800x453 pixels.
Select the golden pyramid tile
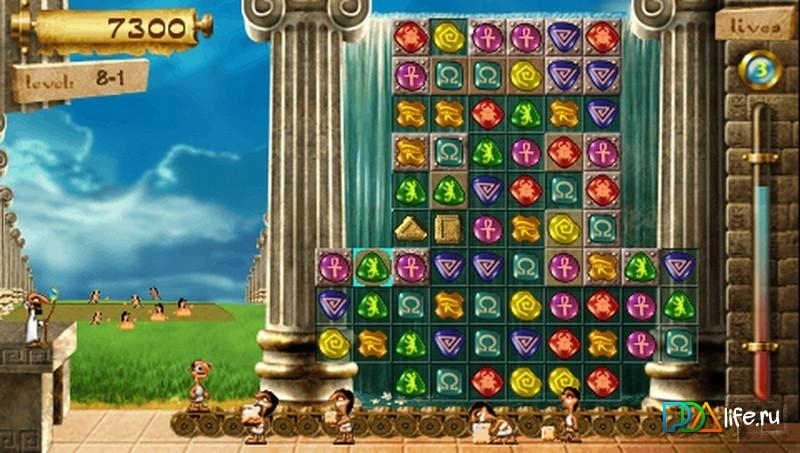tap(410, 228)
